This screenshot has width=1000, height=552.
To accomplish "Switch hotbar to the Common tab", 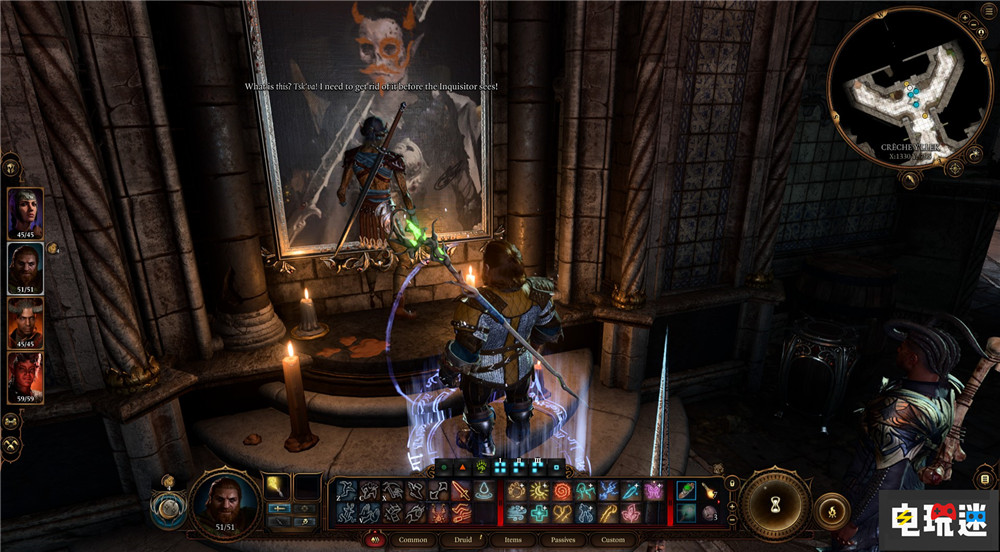I will tap(413, 540).
